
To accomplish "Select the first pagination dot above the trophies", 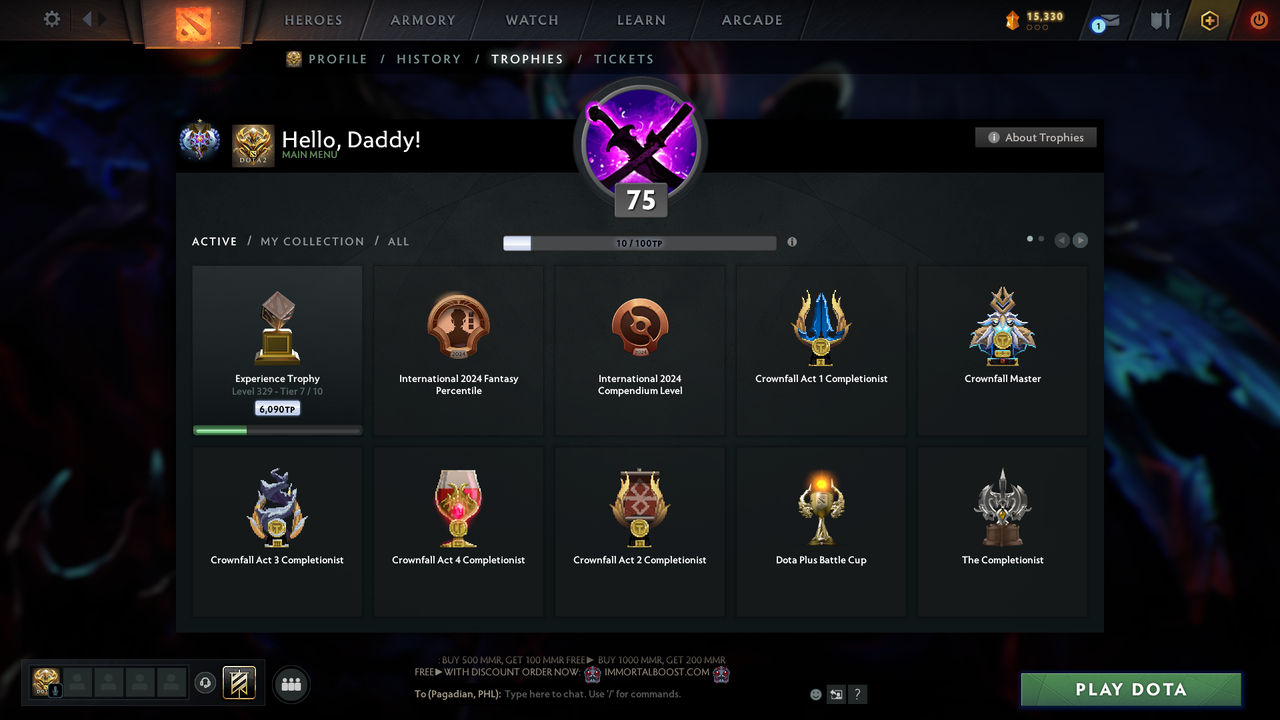I will 1029,240.
